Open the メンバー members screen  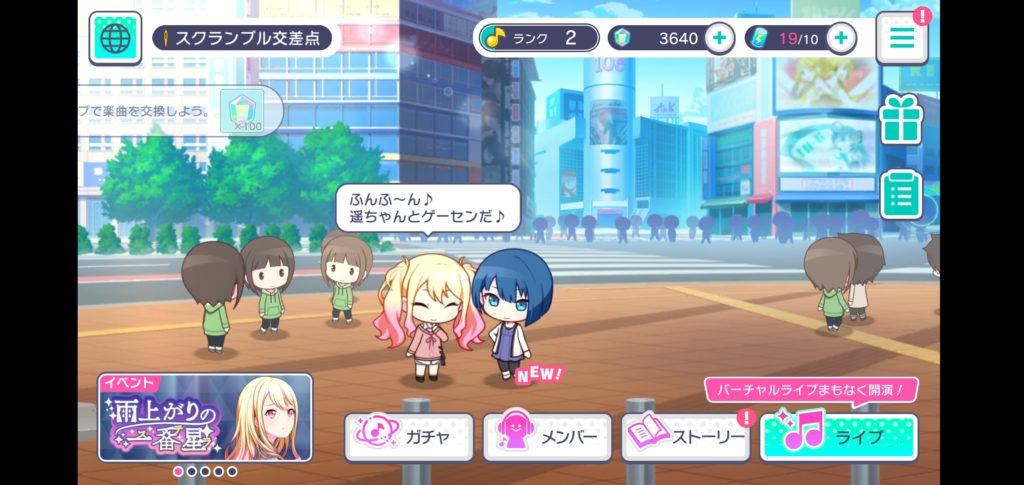click(x=546, y=437)
